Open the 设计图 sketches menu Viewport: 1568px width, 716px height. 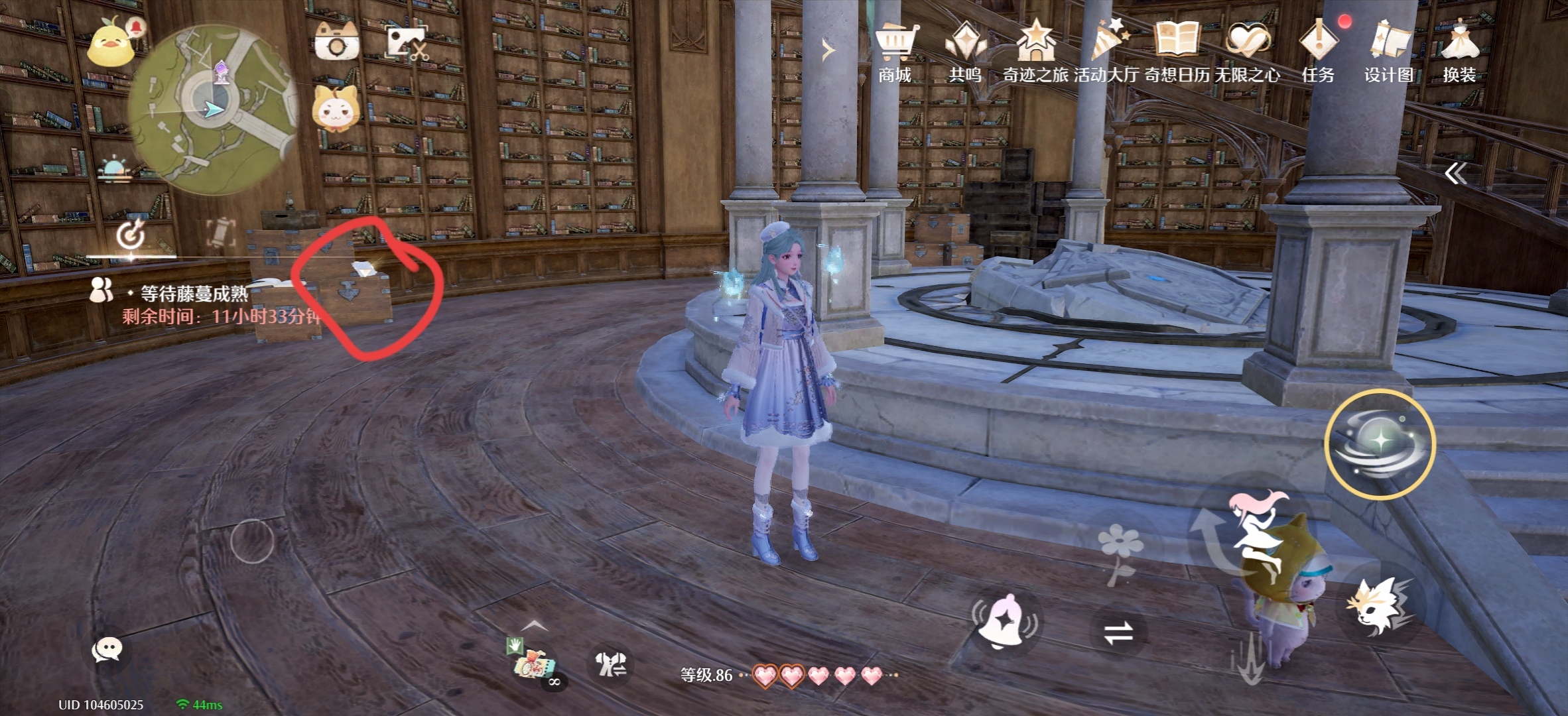[x=1389, y=52]
